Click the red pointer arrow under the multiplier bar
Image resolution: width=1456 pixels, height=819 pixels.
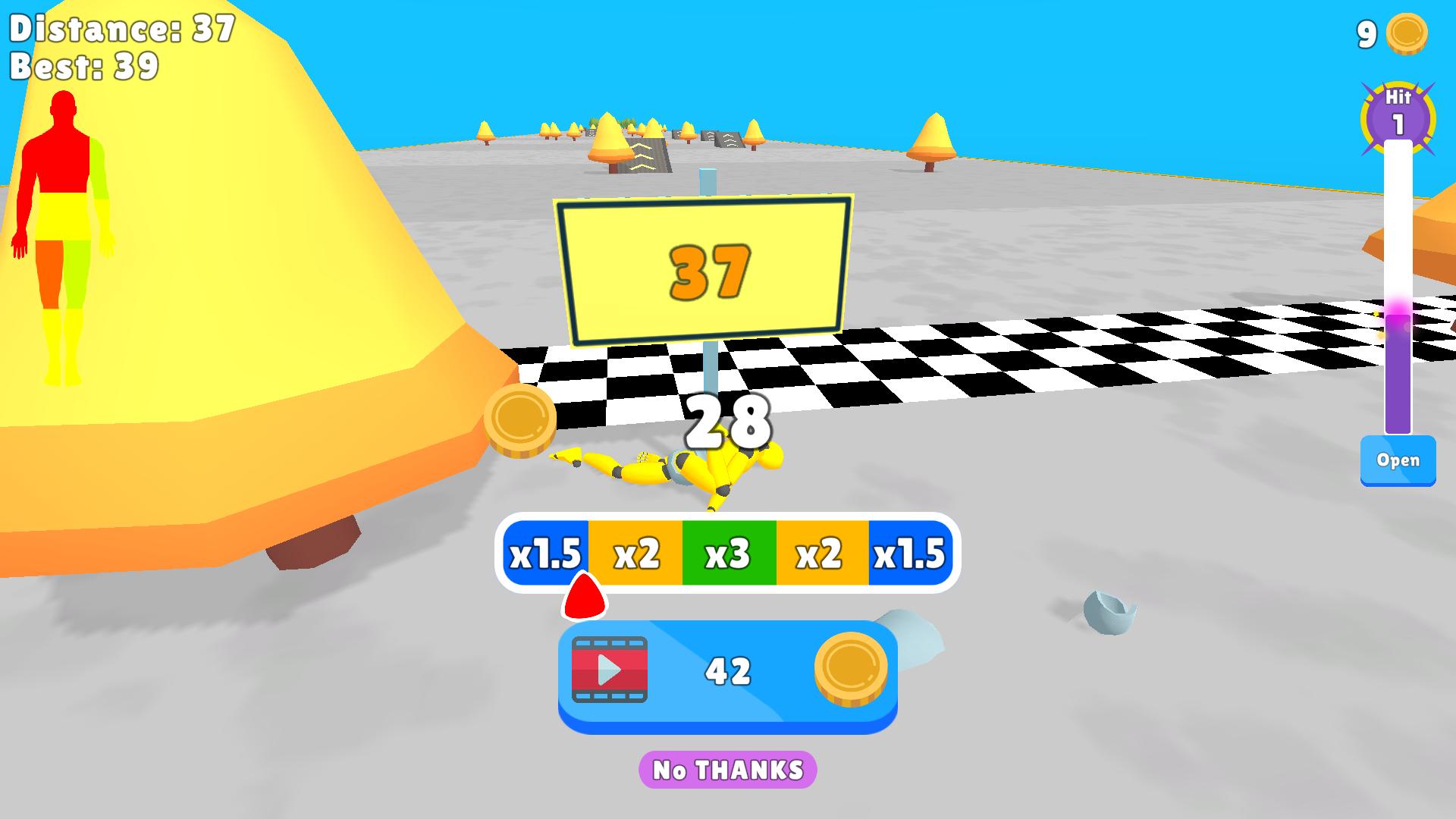[584, 599]
